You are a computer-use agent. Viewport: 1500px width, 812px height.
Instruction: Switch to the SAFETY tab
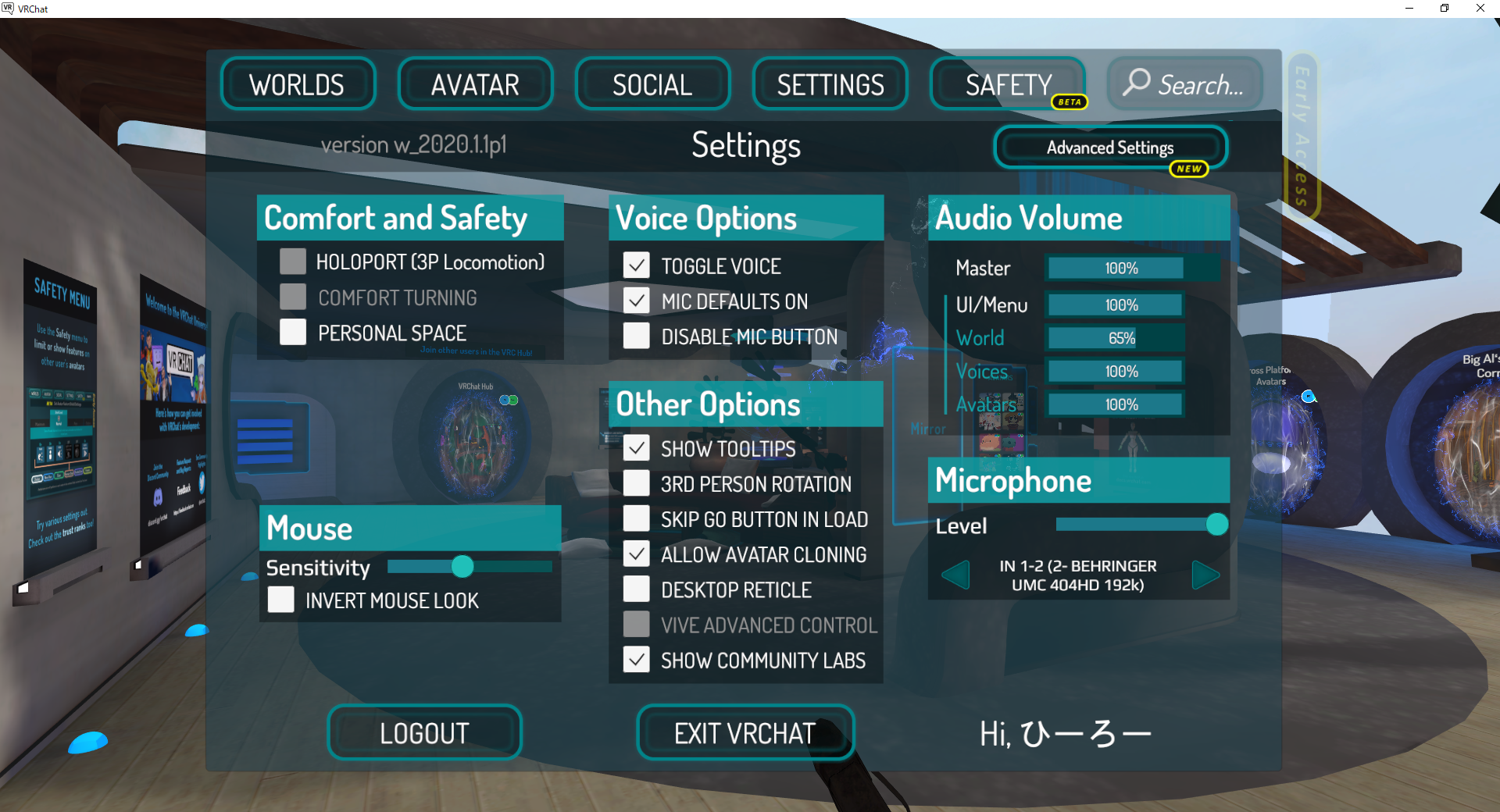(1008, 84)
